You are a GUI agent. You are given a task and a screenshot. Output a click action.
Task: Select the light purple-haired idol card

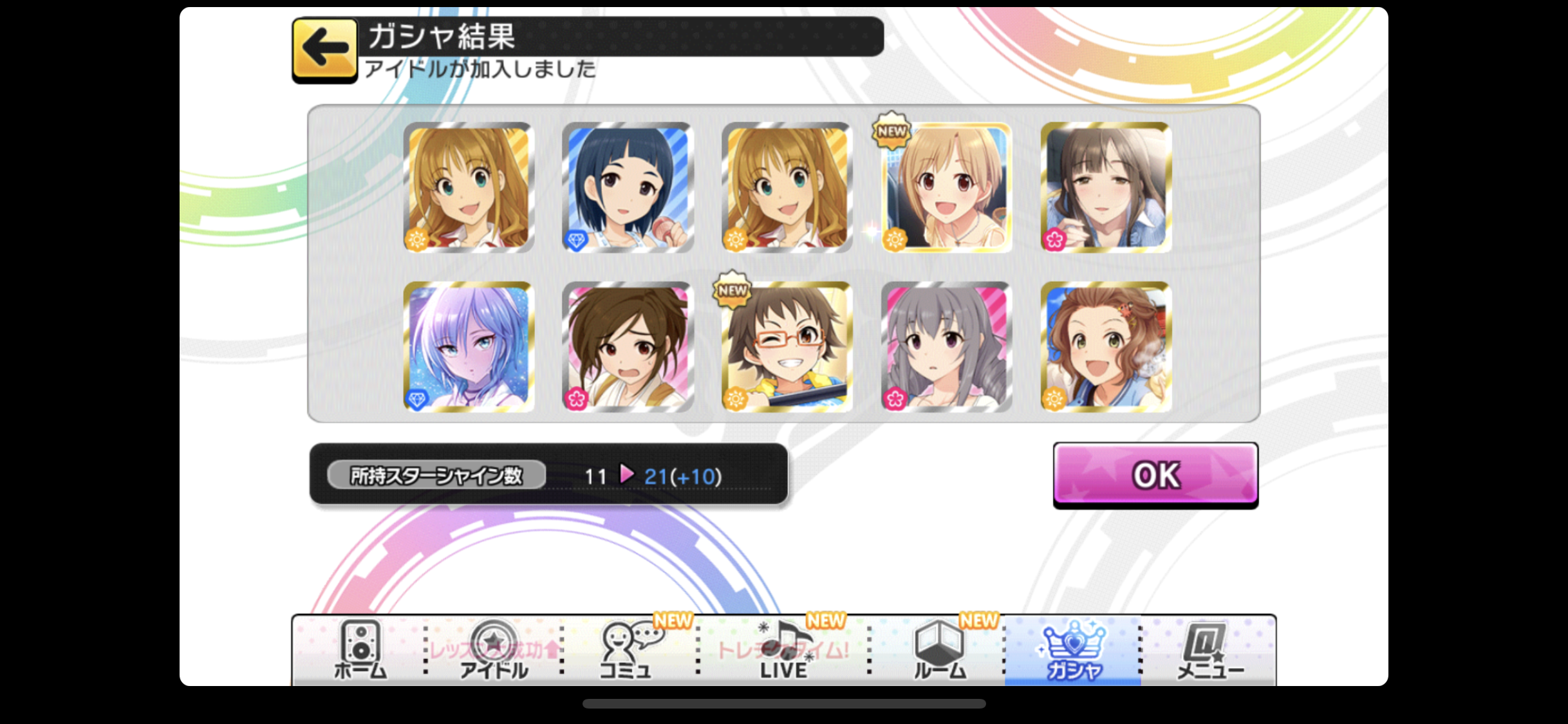(469, 347)
